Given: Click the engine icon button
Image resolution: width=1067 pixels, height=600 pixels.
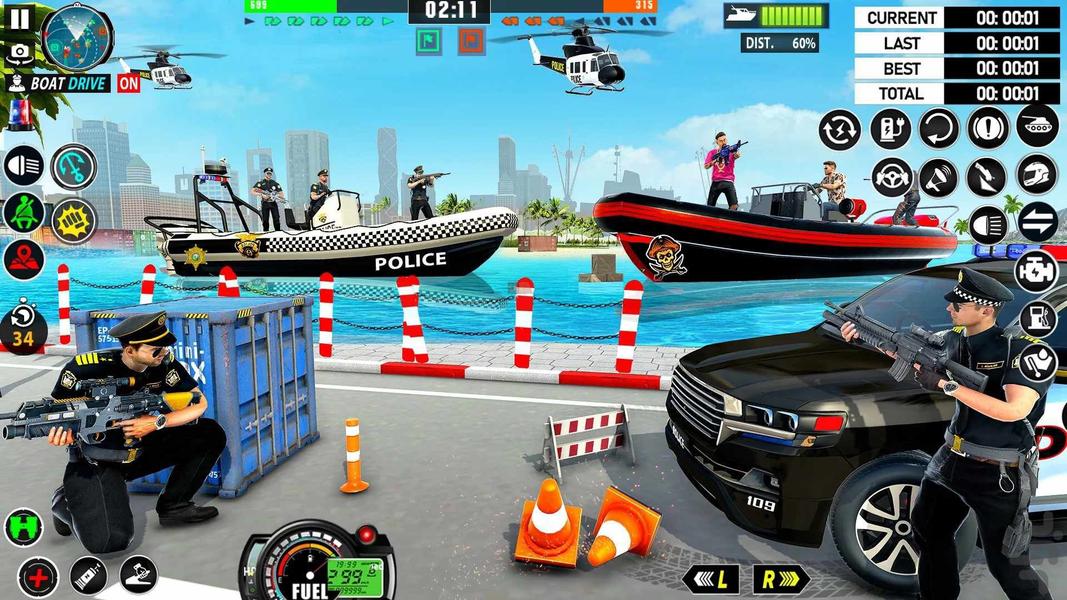Looking at the screenshot, I should point(1037,270).
